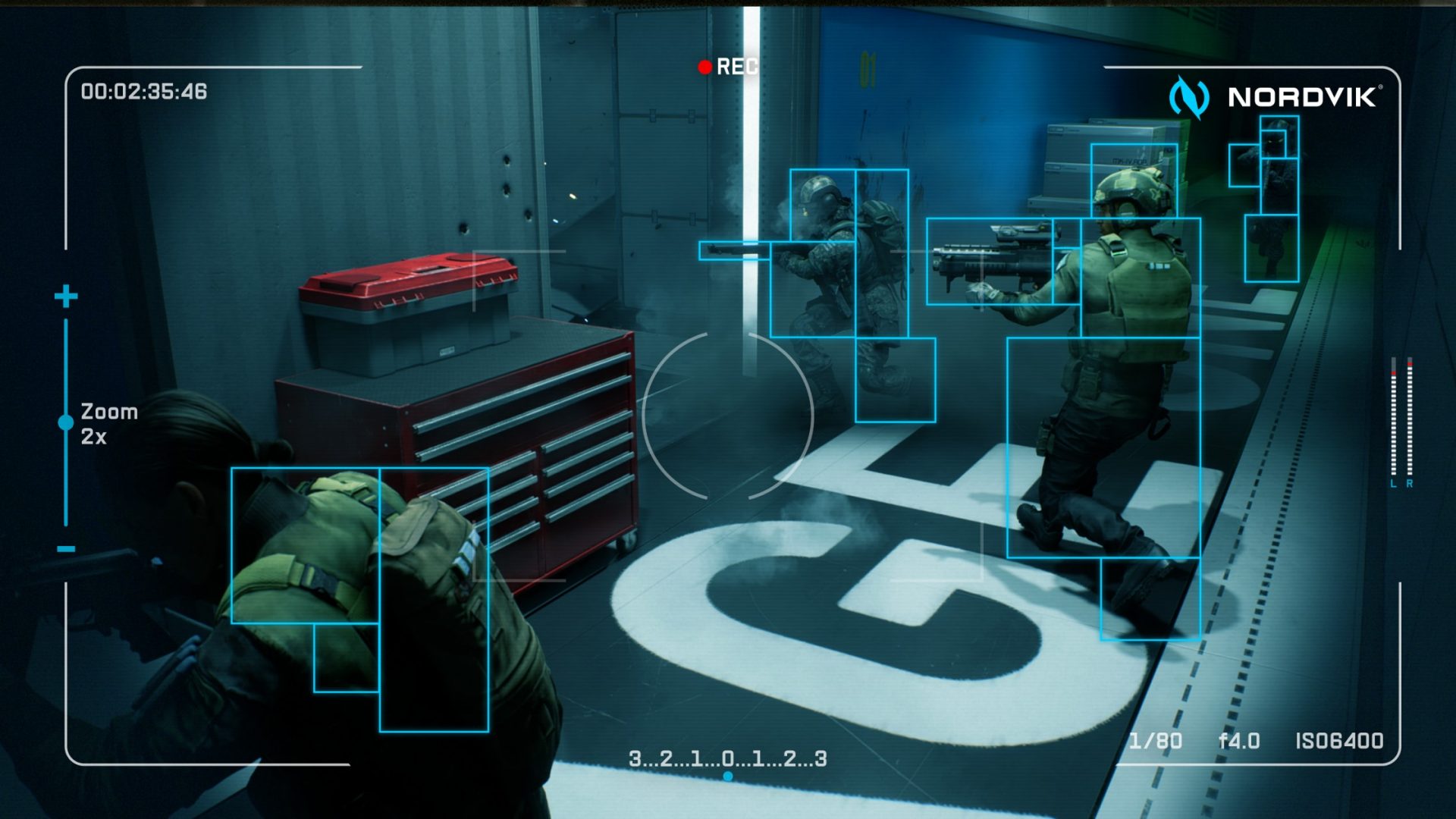The width and height of the screenshot is (1456, 819).
Task: Click the zoom minus button
Action: tap(66, 548)
